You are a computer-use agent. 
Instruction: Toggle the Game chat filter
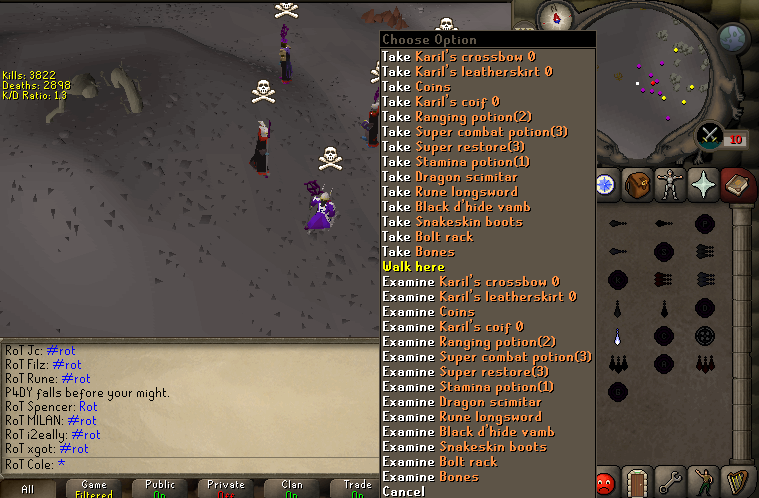click(94, 488)
